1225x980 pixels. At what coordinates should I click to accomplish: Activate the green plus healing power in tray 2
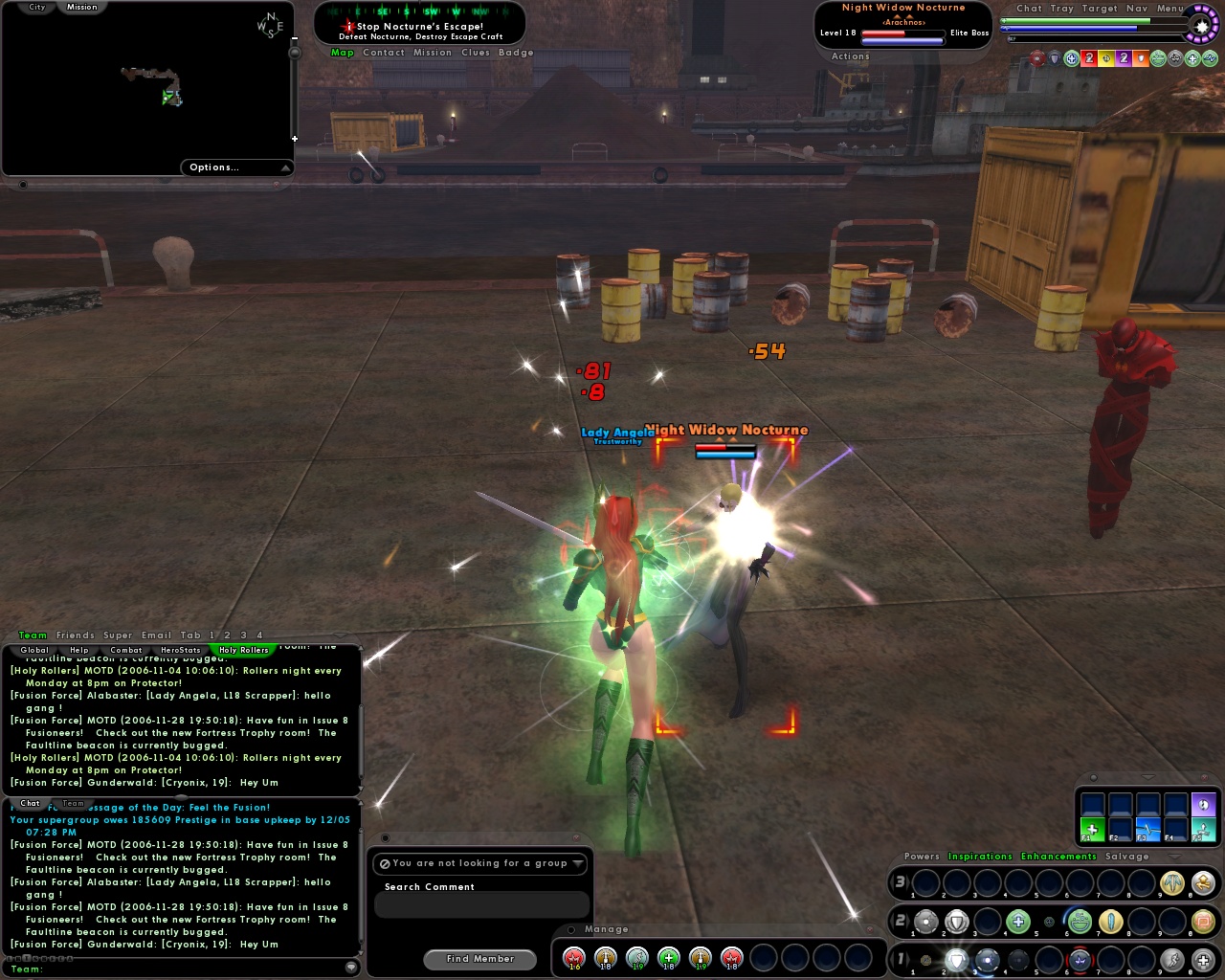tap(1018, 921)
